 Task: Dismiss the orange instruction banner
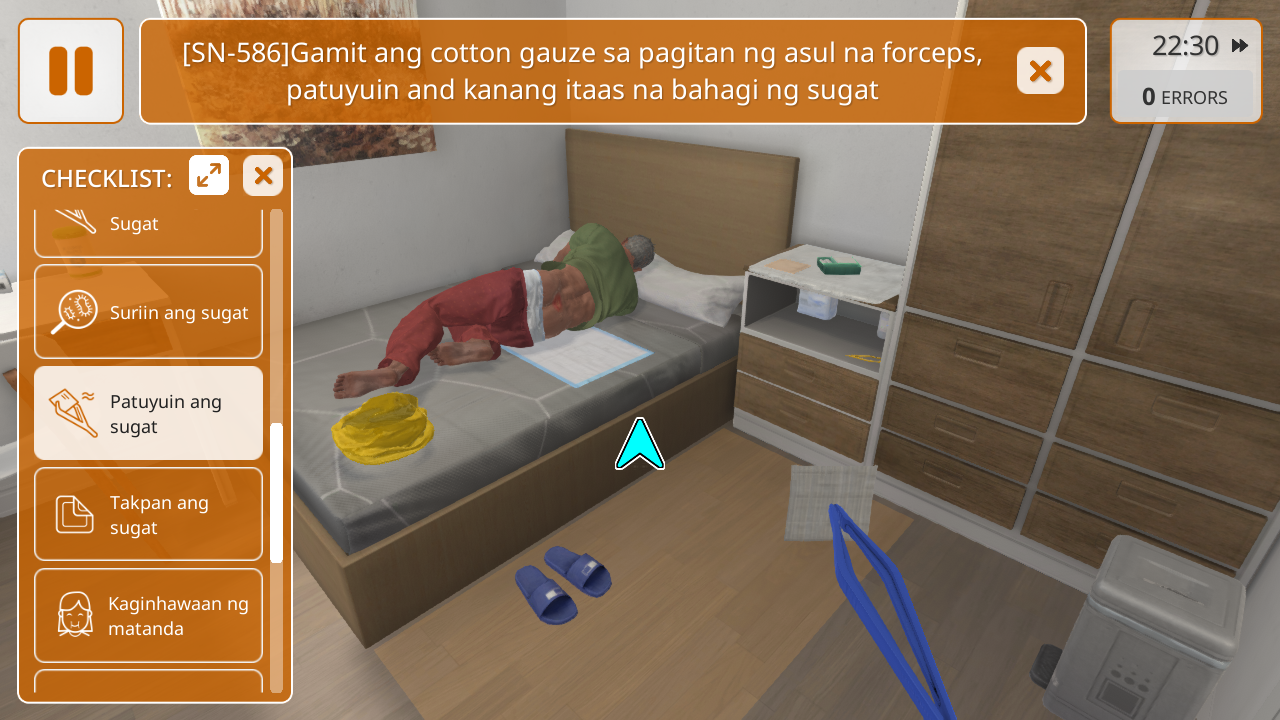point(1040,71)
